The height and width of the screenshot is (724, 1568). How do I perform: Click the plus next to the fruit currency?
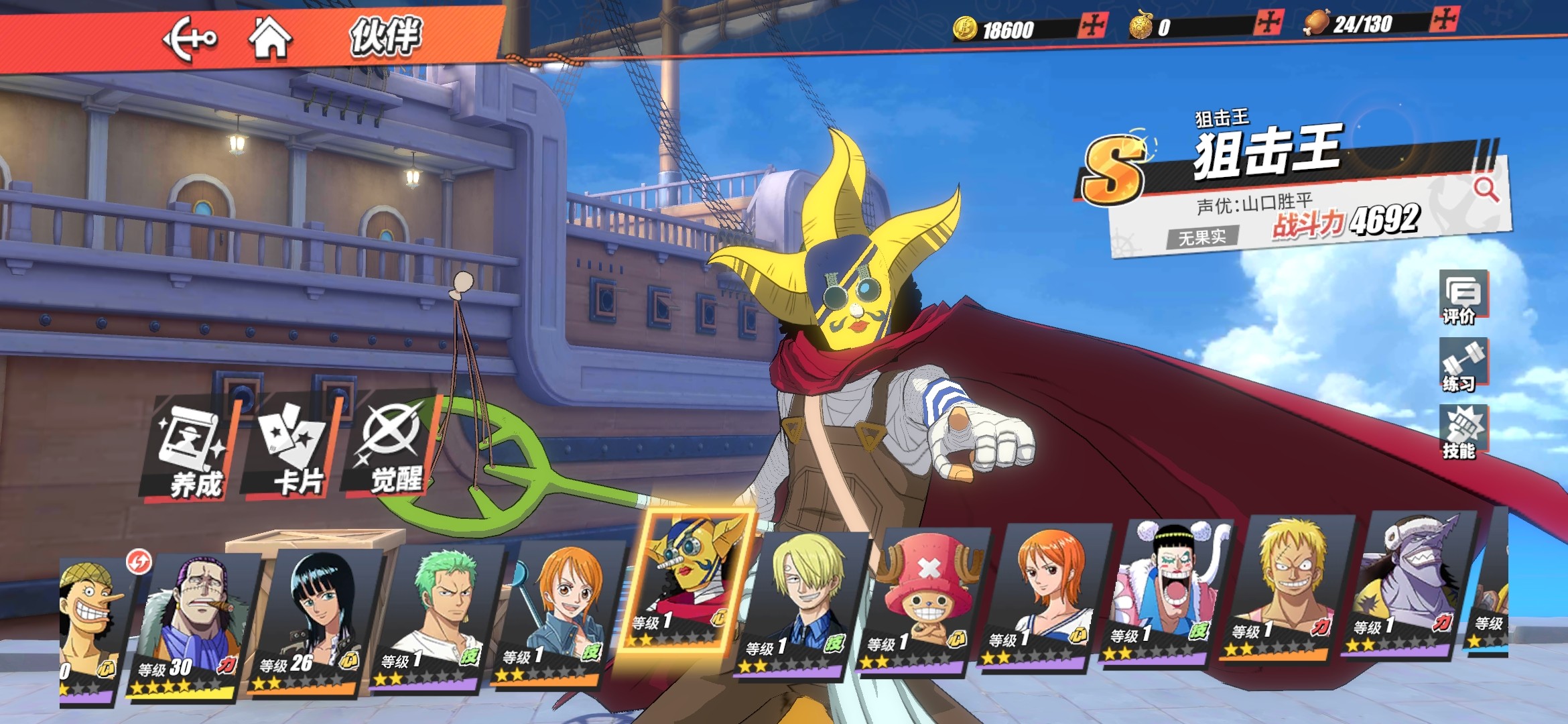pyautogui.click(x=1268, y=23)
